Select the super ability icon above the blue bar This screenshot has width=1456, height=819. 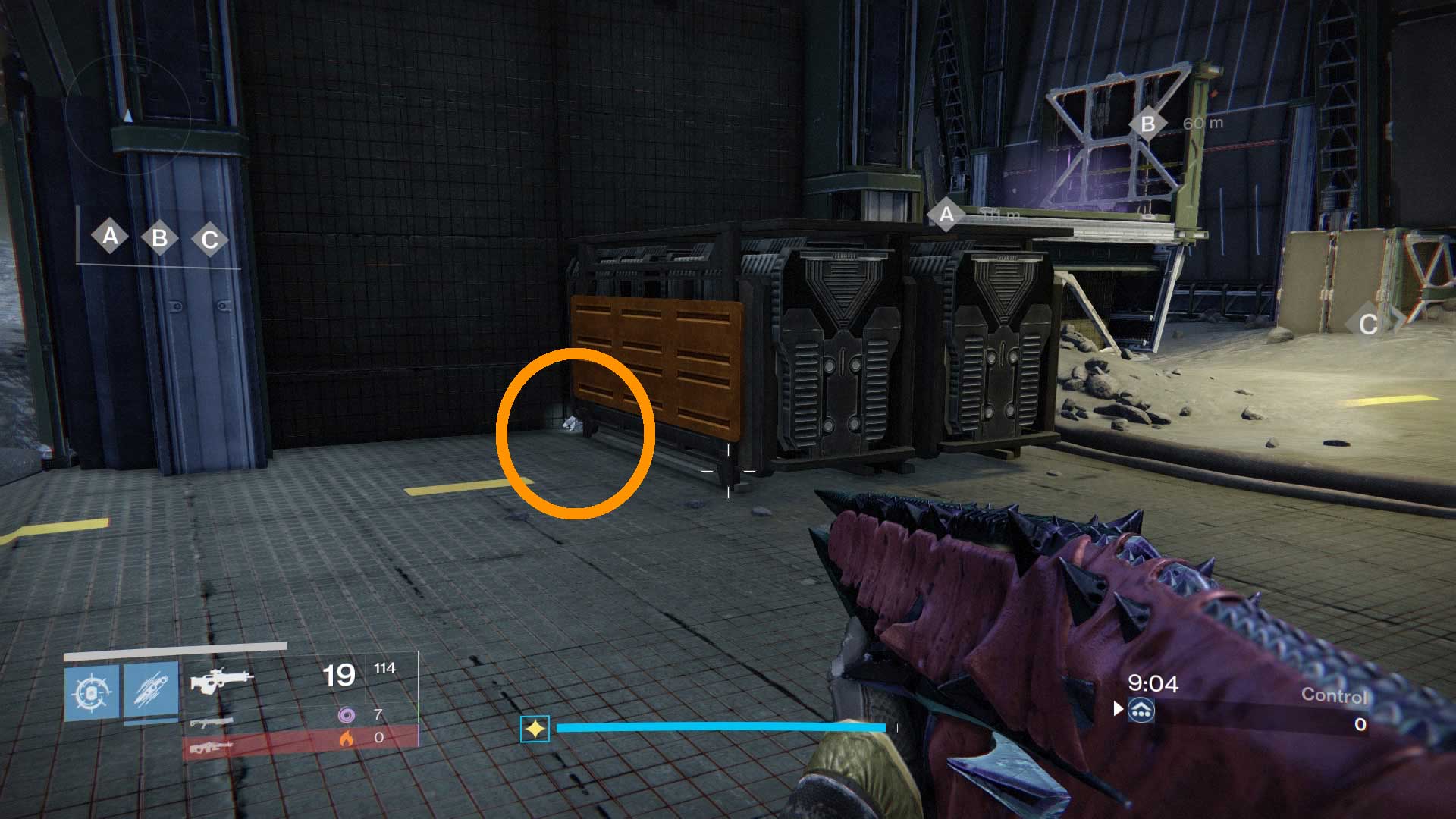click(535, 728)
